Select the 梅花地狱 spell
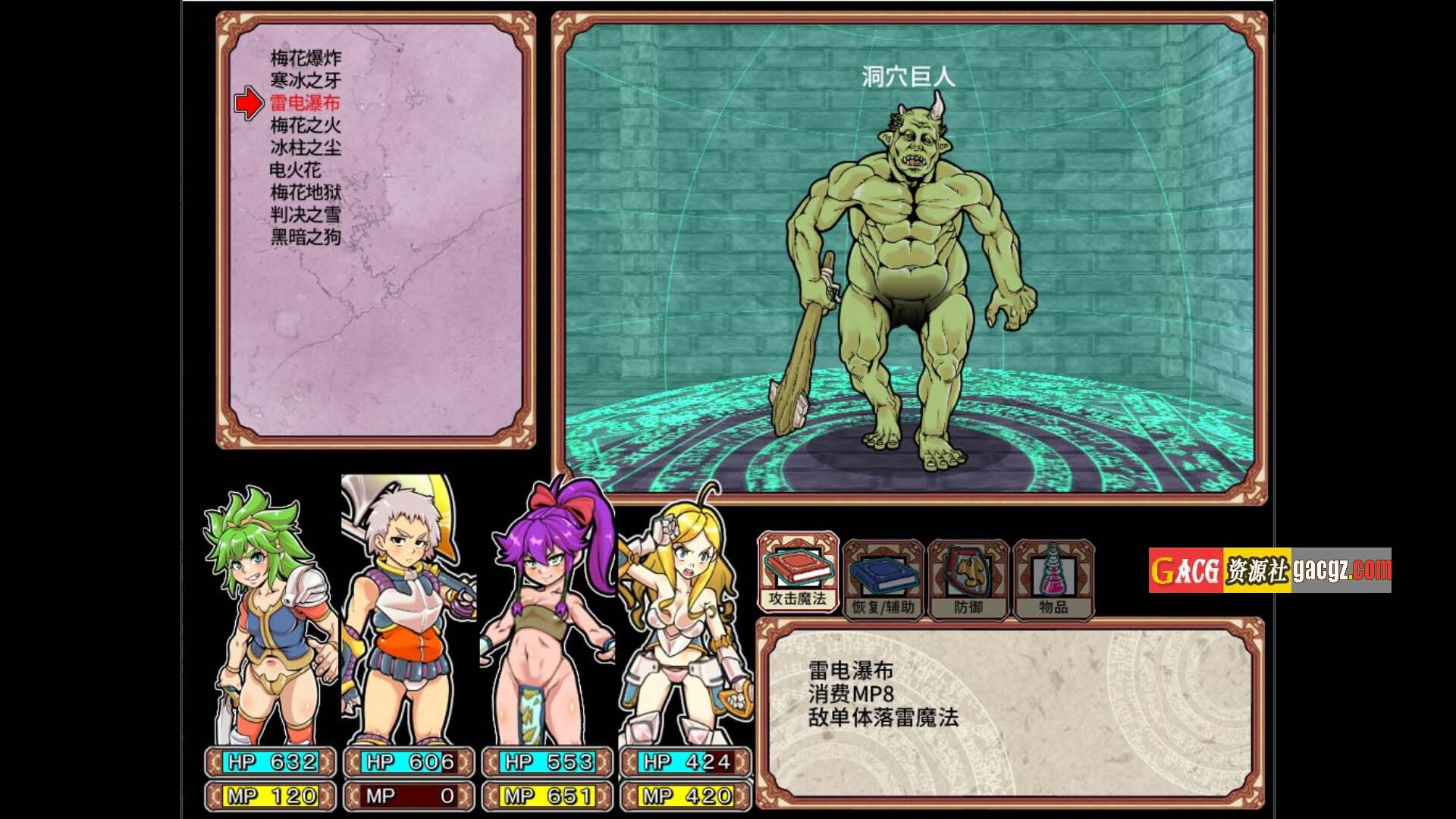The height and width of the screenshot is (819, 1456). click(306, 193)
